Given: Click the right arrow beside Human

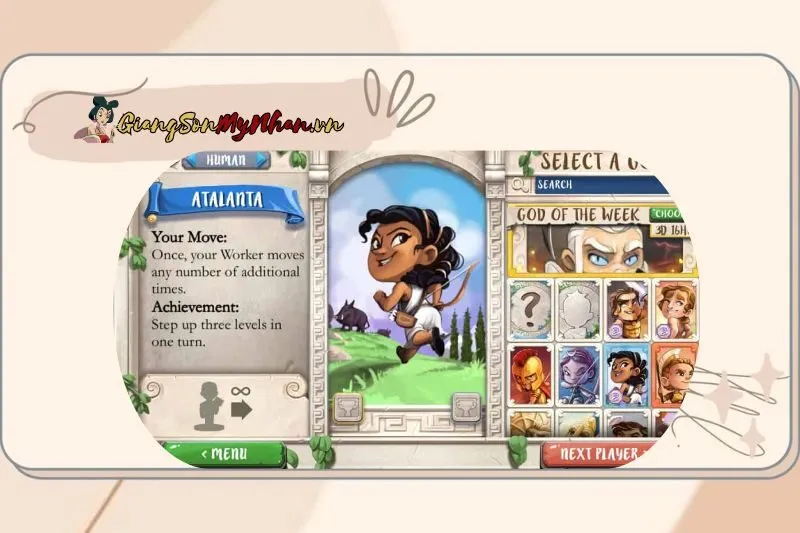Looking at the screenshot, I should tap(261, 160).
